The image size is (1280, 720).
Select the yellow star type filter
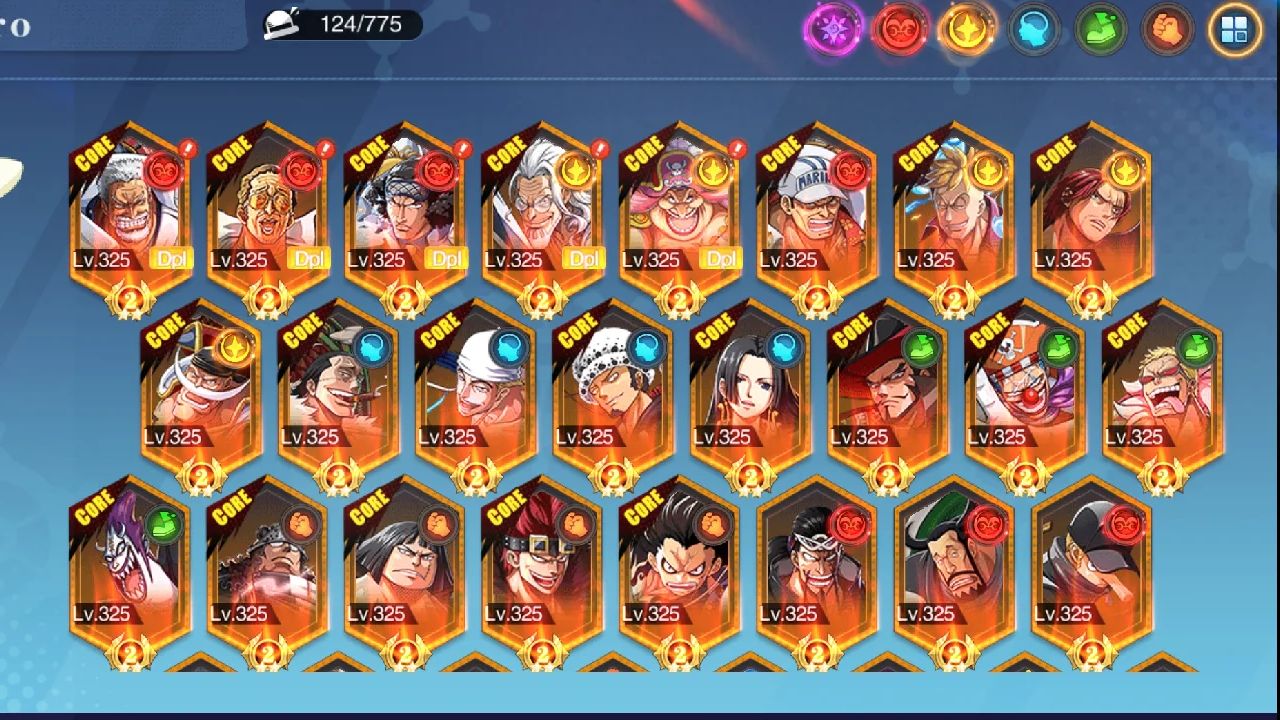[967, 30]
